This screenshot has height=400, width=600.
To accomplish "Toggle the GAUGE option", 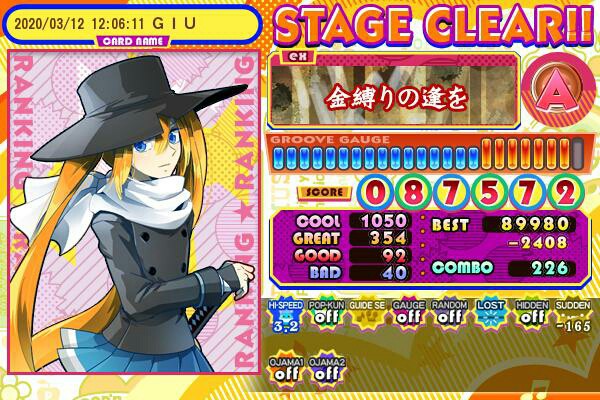I will coord(407,319).
